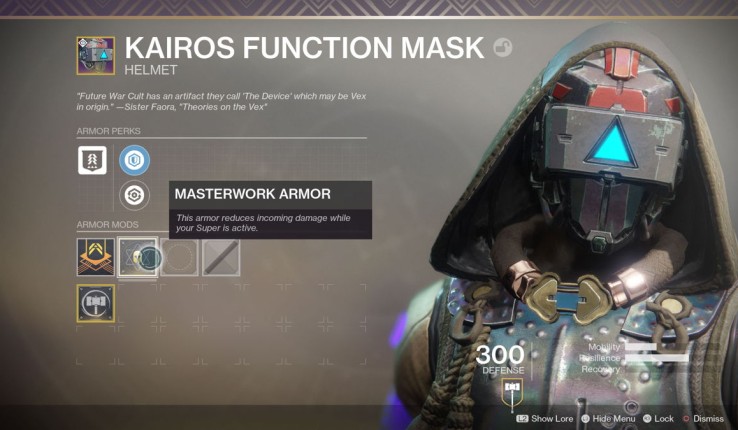This screenshot has height=430, width=738.
Task: Choose the highlighted blue circular armor perk
Action: click(134, 160)
